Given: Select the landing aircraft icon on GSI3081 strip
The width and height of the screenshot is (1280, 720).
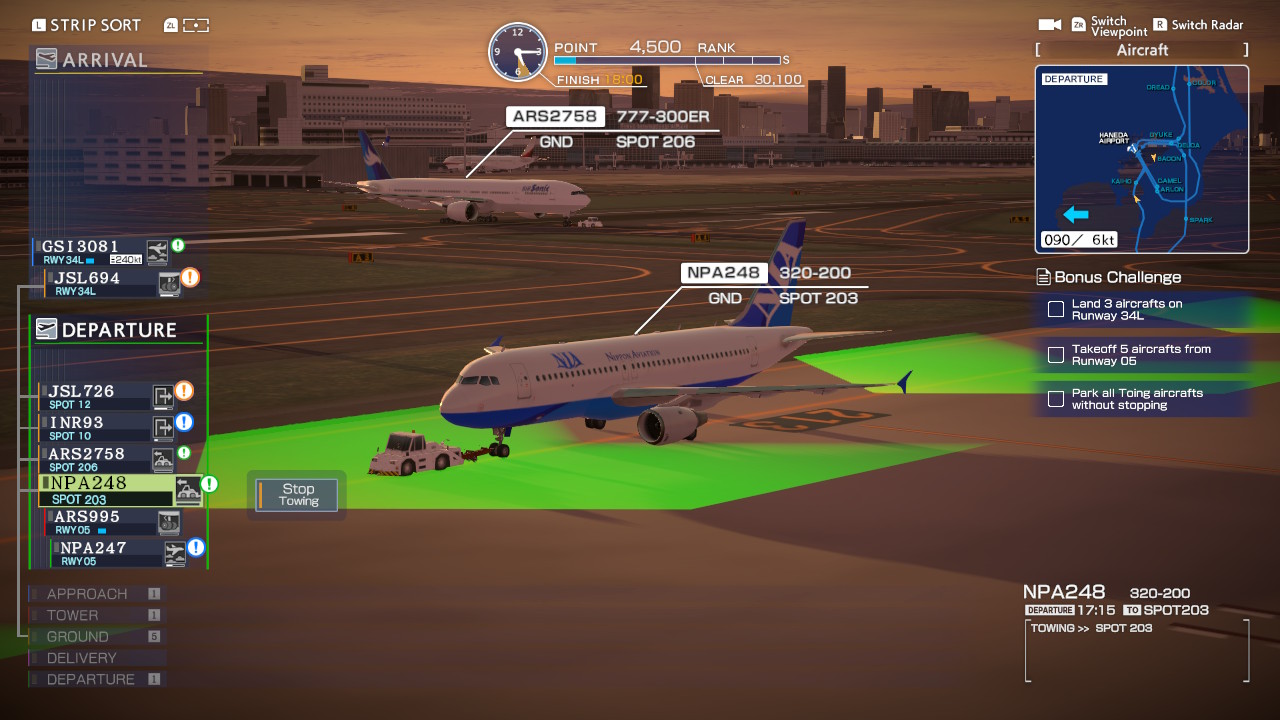Looking at the screenshot, I should tap(157, 251).
